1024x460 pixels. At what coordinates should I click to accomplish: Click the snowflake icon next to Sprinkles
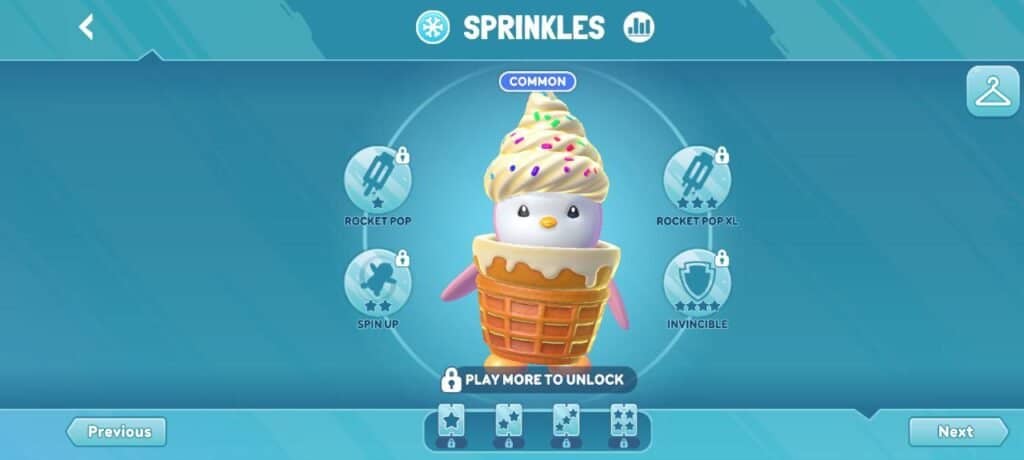click(x=433, y=27)
